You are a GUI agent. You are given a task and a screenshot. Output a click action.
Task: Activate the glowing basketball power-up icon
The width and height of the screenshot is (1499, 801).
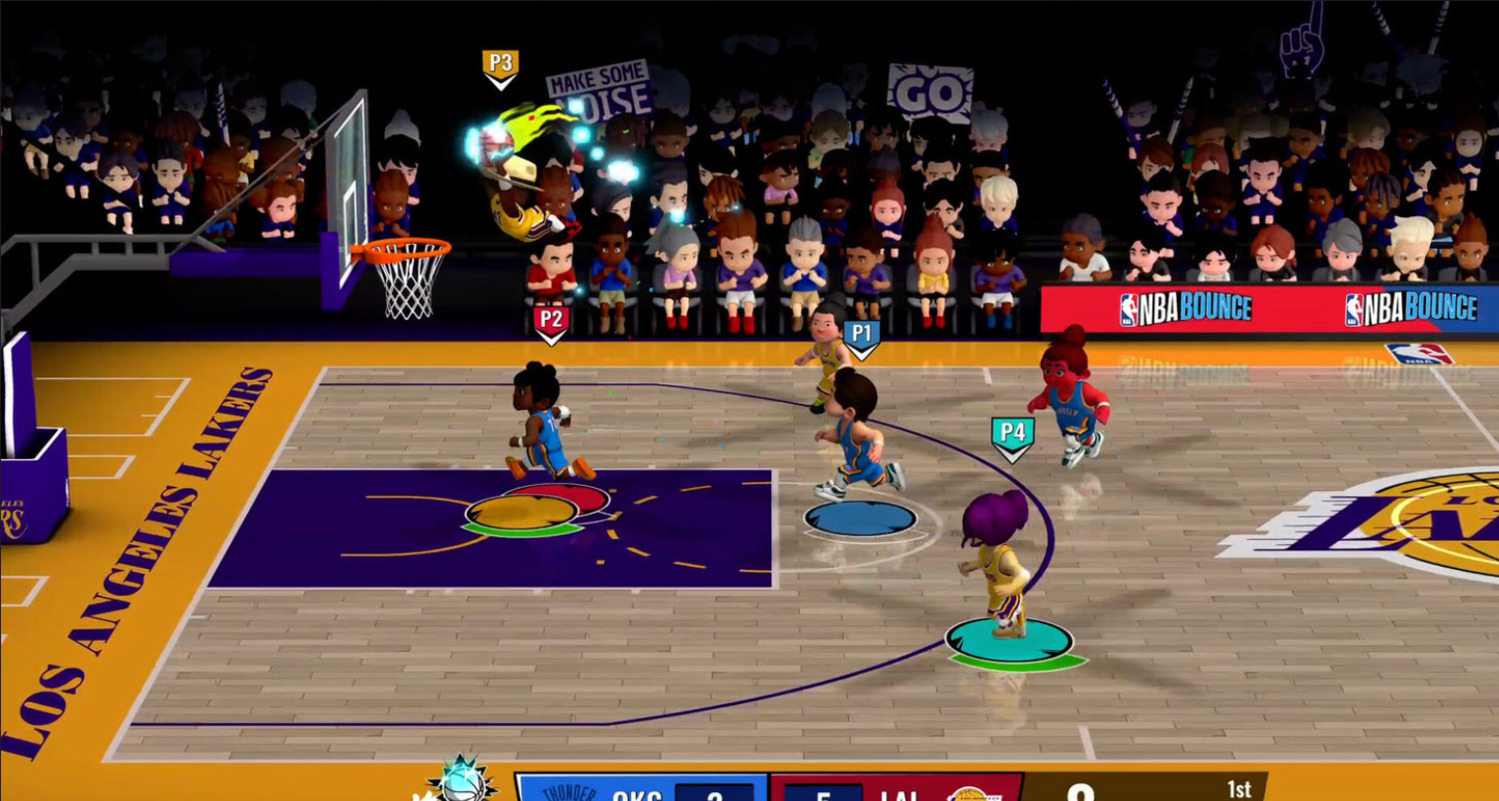461,782
